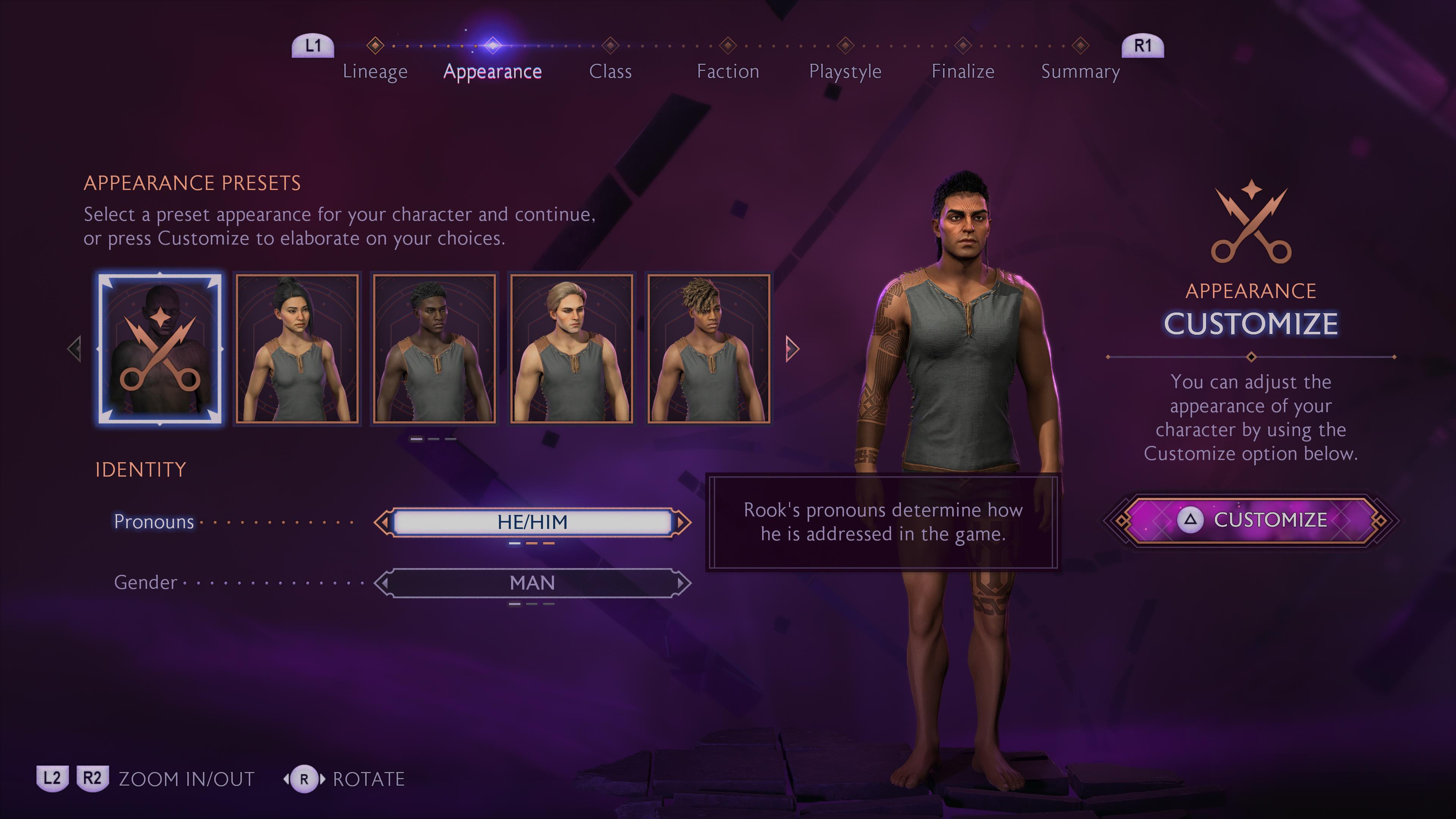Open the Class tab
1456x819 pixels.
610,71
